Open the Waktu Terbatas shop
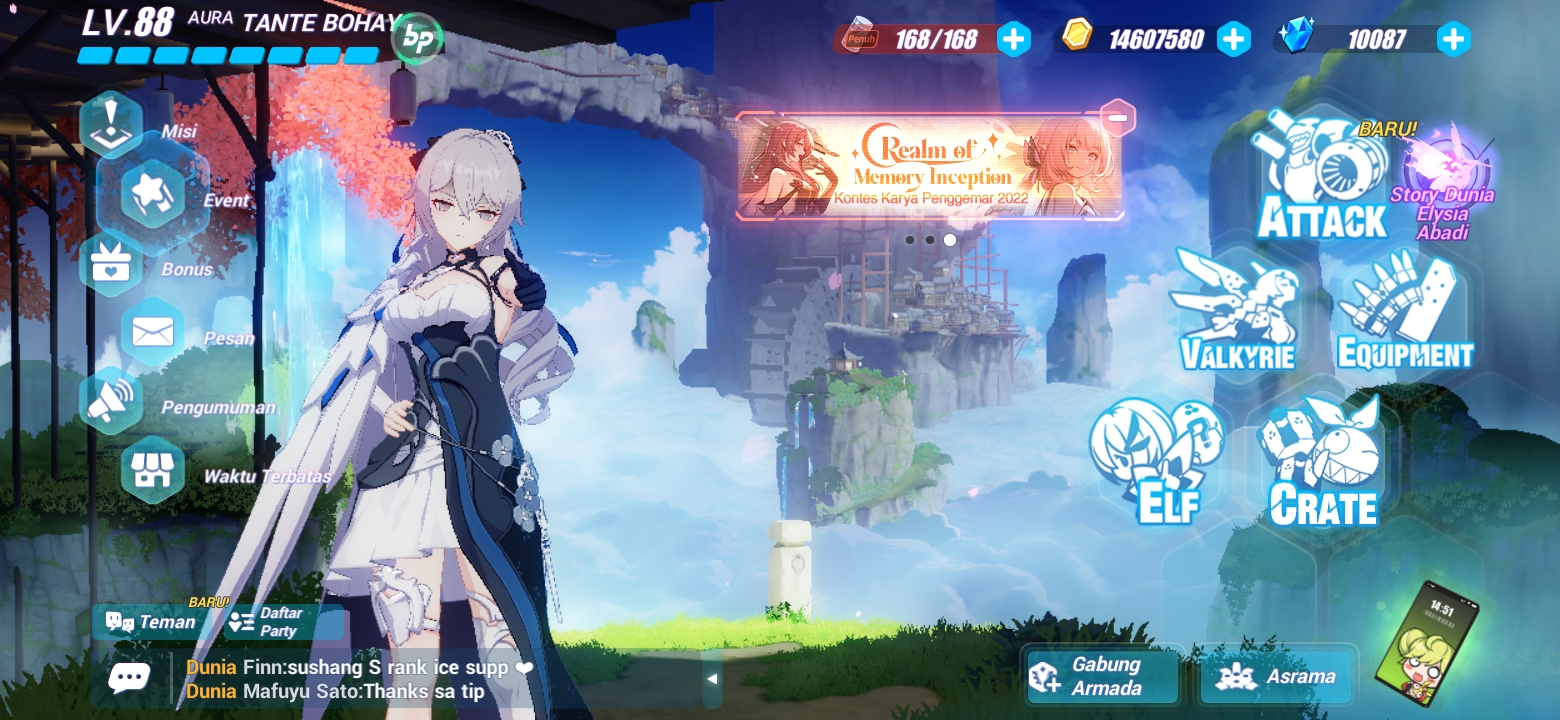Image resolution: width=1560 pixels, height=720 pixels. click(x=152, y=468)
